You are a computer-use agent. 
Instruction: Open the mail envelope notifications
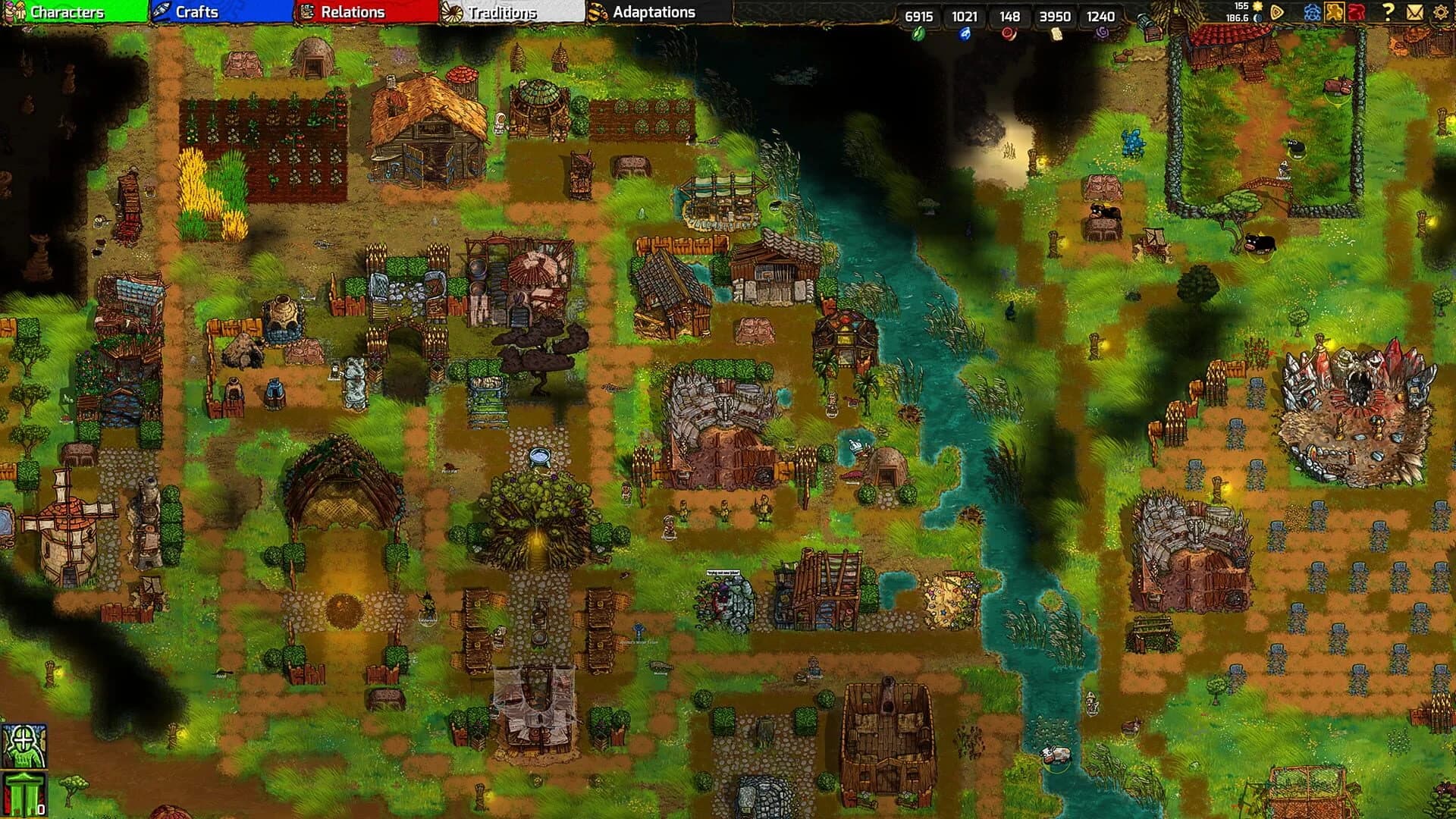coord(1415,11)
